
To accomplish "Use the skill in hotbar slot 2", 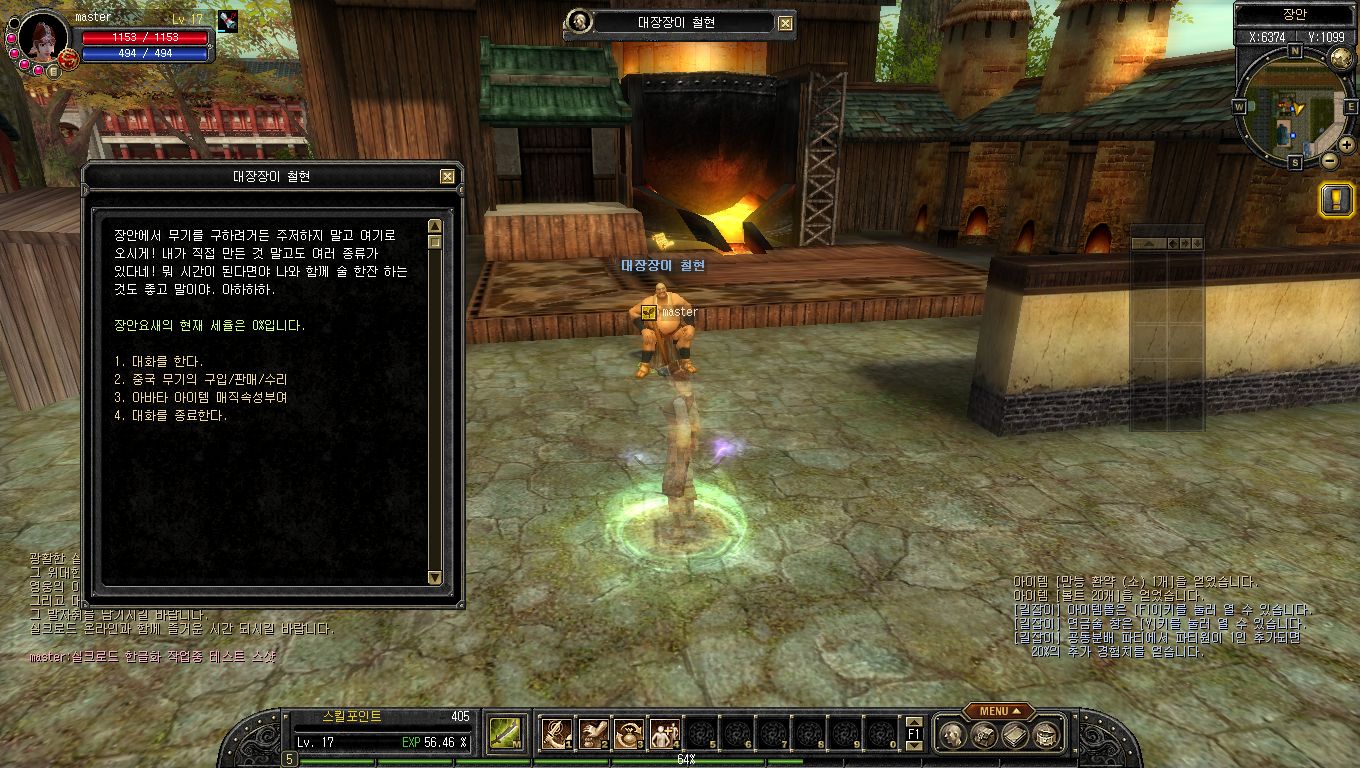I will (x=593, y=735).
